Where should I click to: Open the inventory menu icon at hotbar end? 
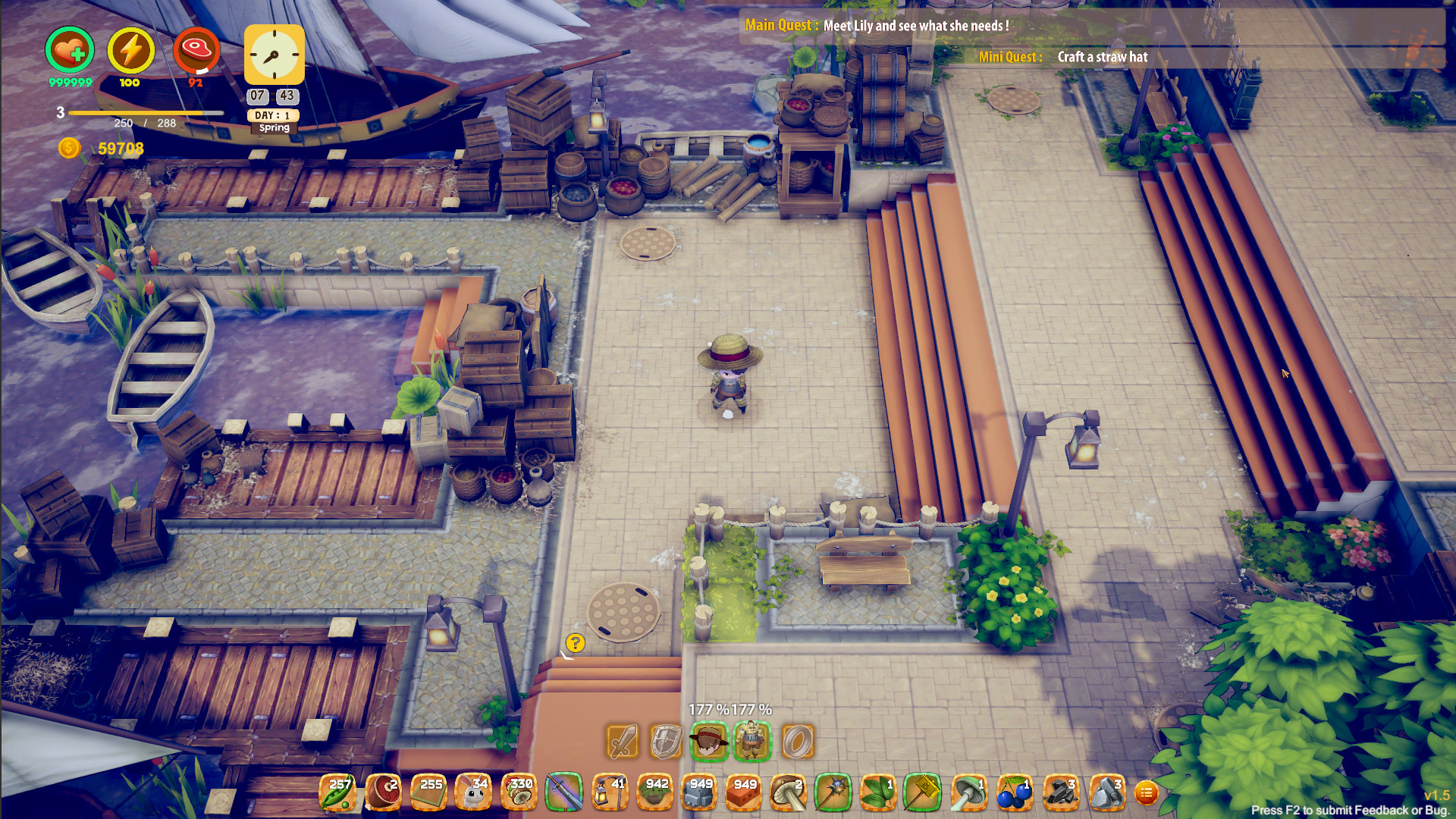tap(1147, 792)
